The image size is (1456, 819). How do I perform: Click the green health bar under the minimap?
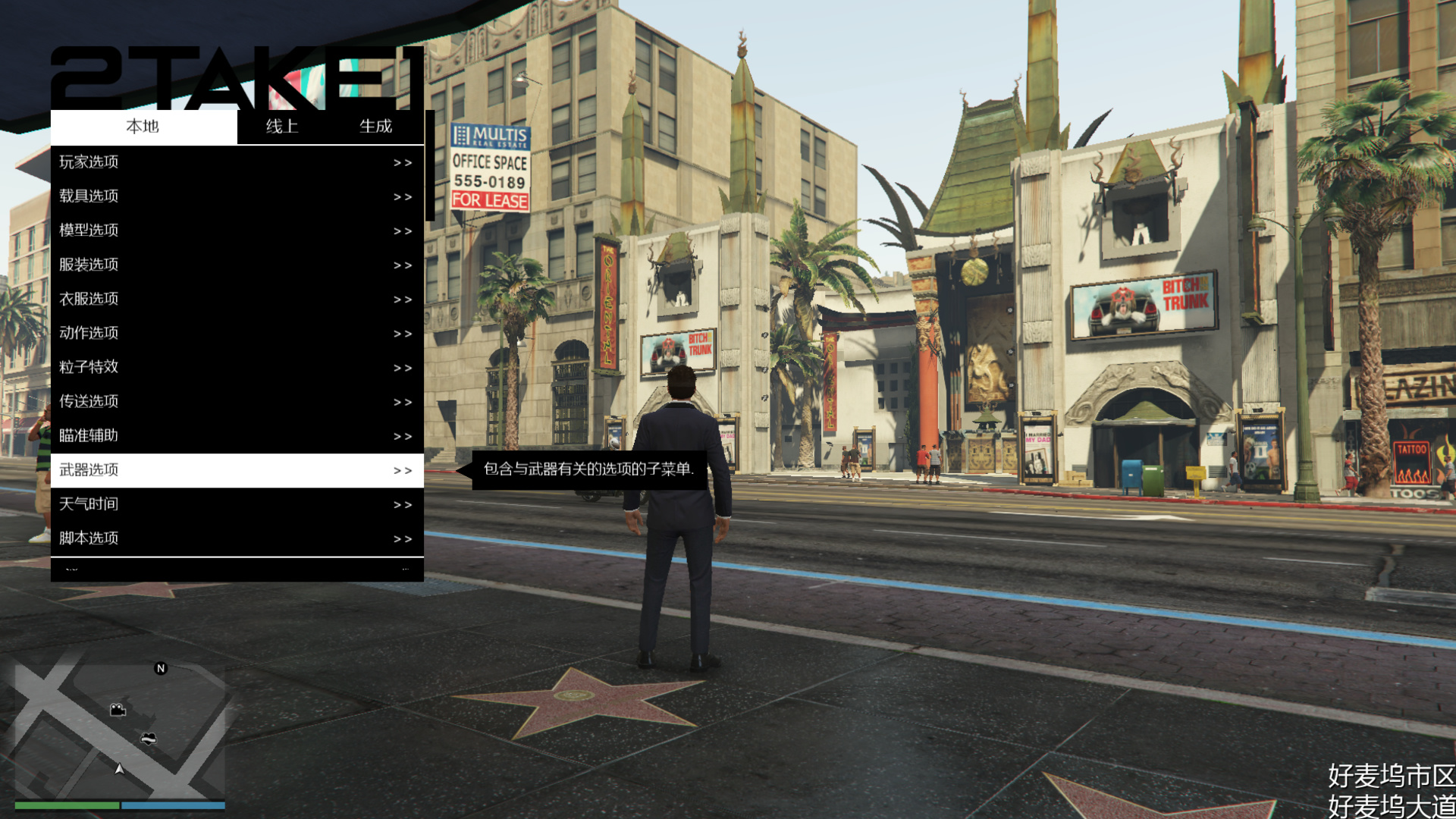(x=68, y=805)
